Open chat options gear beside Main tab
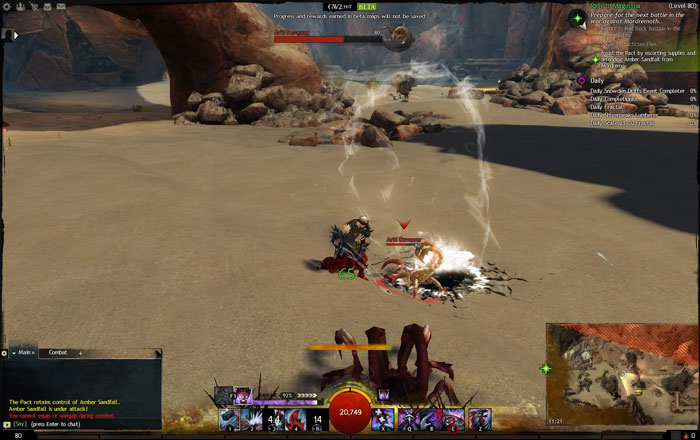Viewport: 700px width, 440px height. 5,353
